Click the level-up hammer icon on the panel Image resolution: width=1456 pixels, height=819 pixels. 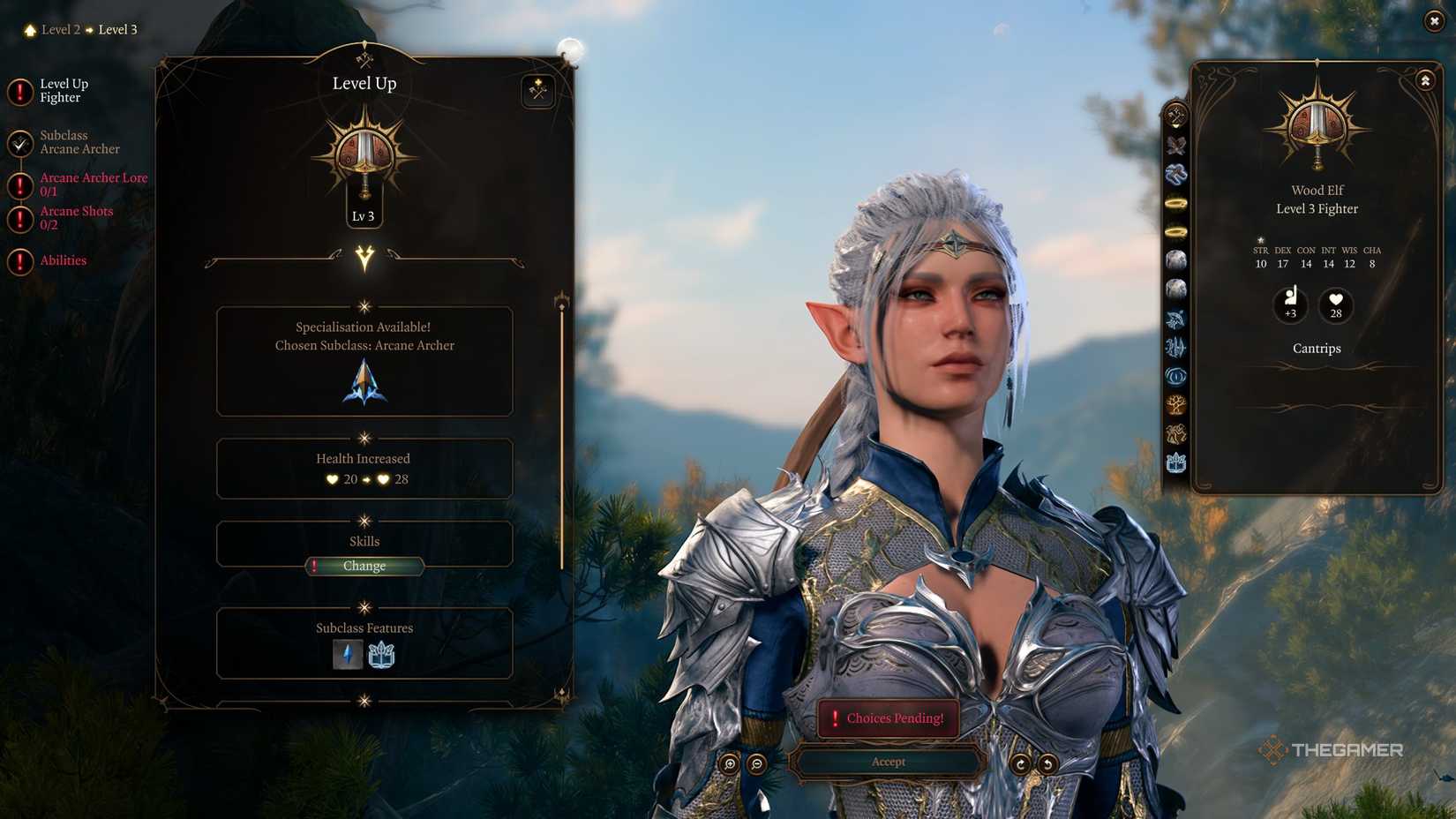pos(537,91)
